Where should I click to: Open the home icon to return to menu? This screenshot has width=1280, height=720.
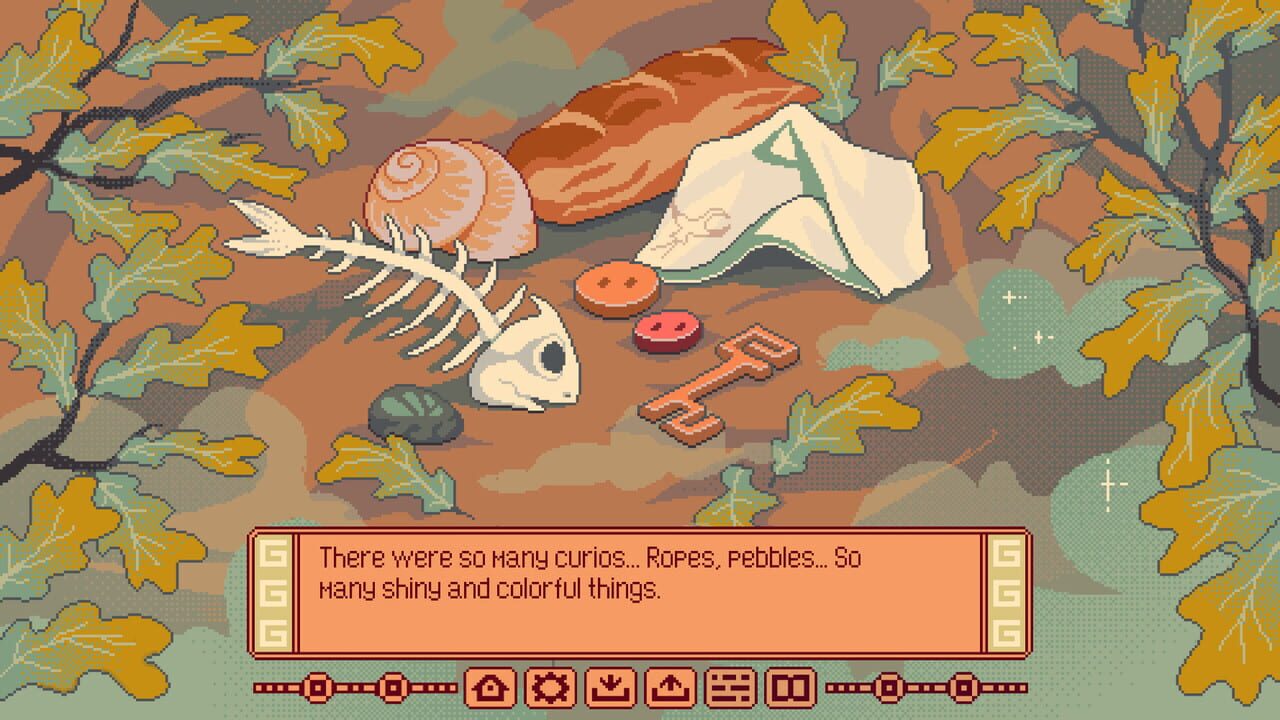click(489, 687)
